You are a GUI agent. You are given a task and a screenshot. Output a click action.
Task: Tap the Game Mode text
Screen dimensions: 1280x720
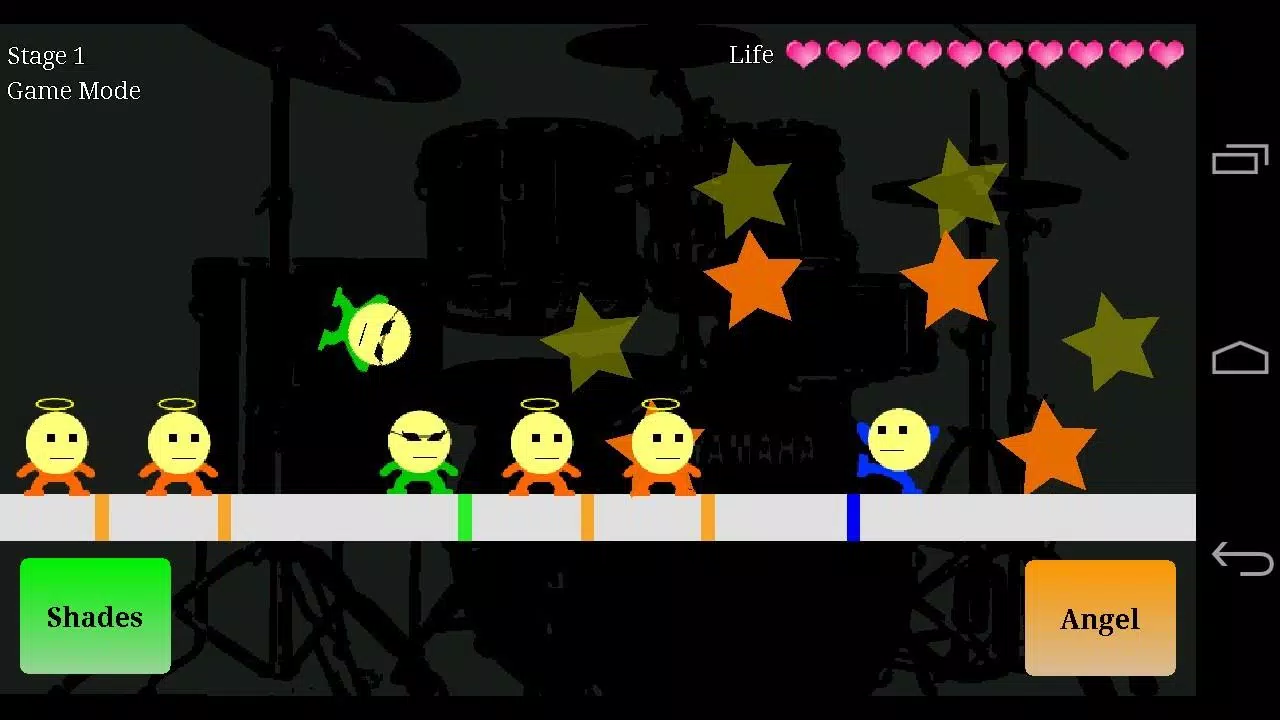(74, 91)
